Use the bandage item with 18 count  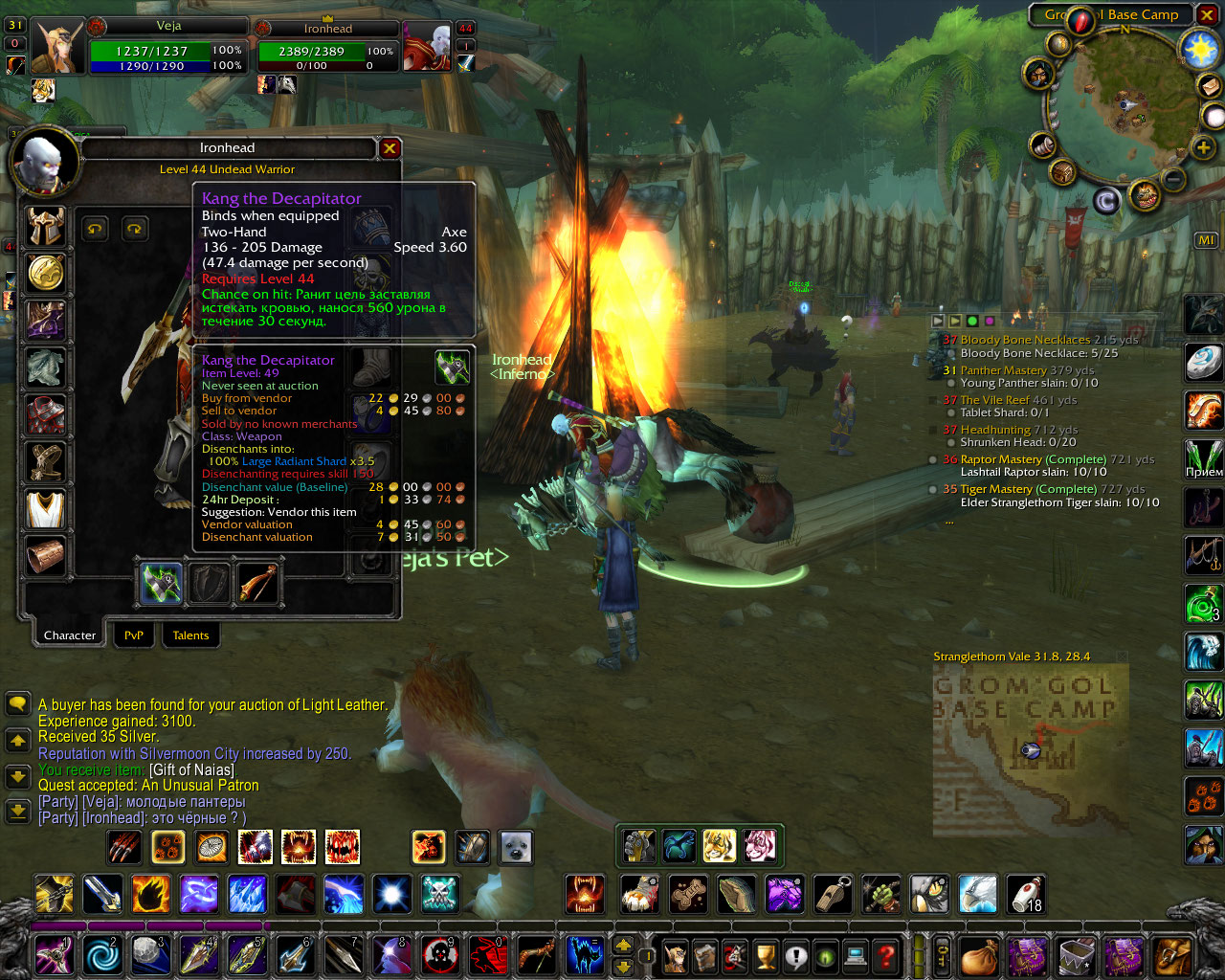[x=1026, y=895]
